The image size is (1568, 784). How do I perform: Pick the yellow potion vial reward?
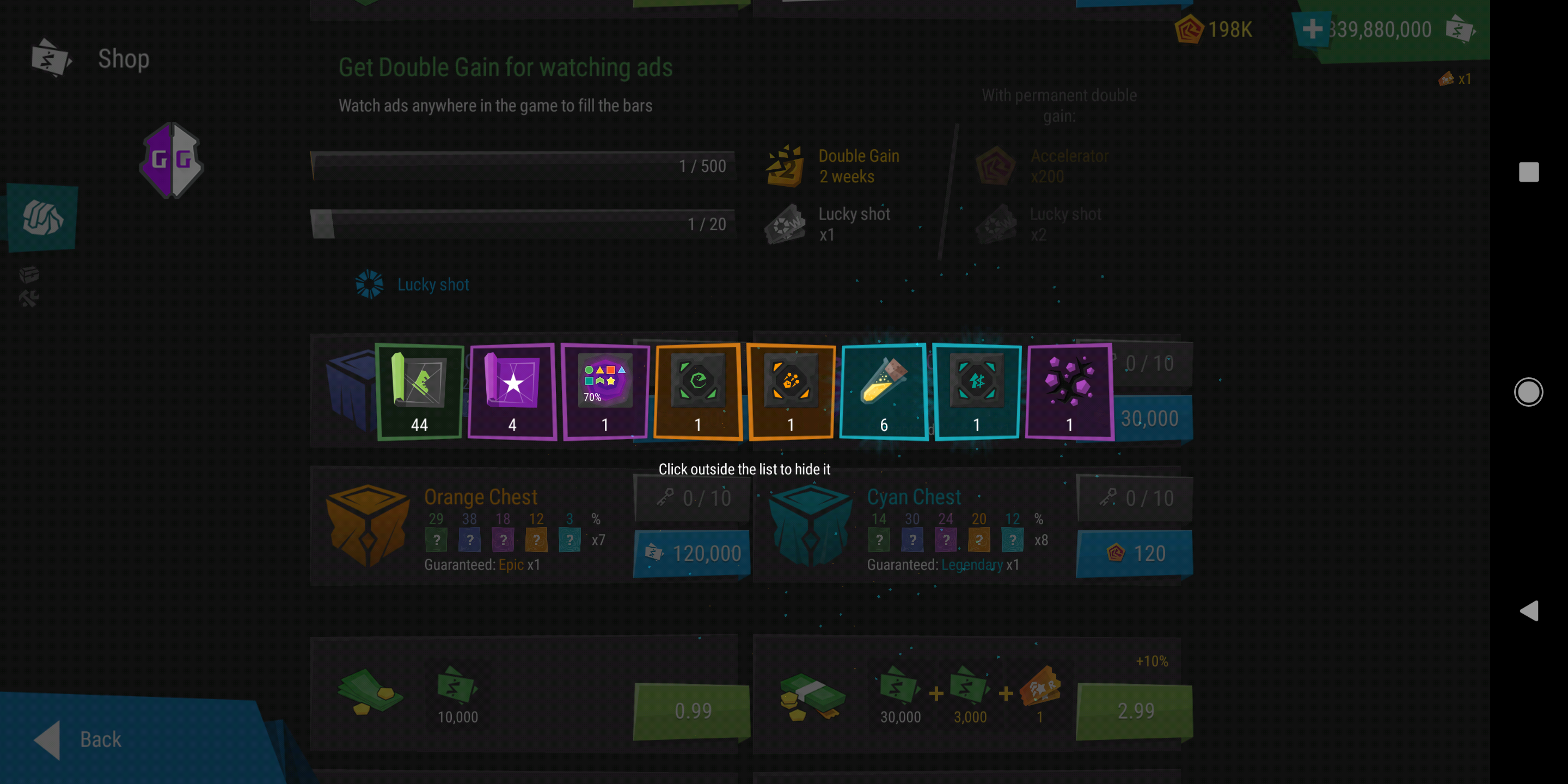point(883,391)
